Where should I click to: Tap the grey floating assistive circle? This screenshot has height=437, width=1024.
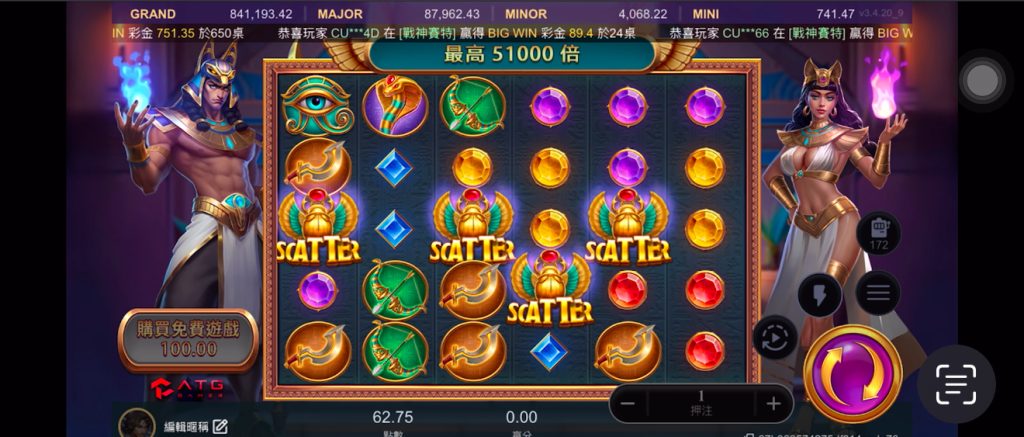[x=982, y=81]
